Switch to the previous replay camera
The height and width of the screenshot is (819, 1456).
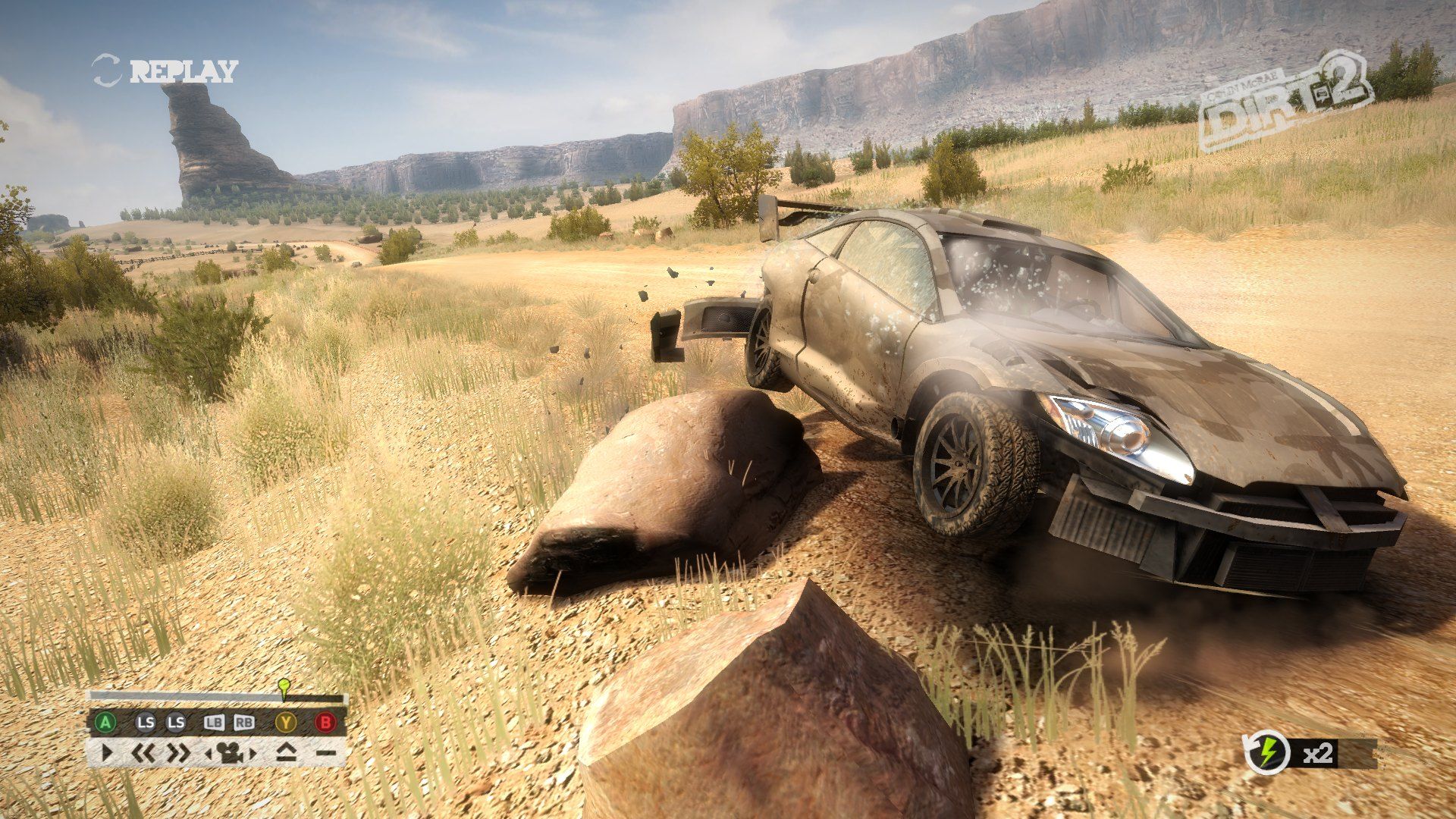209,753
